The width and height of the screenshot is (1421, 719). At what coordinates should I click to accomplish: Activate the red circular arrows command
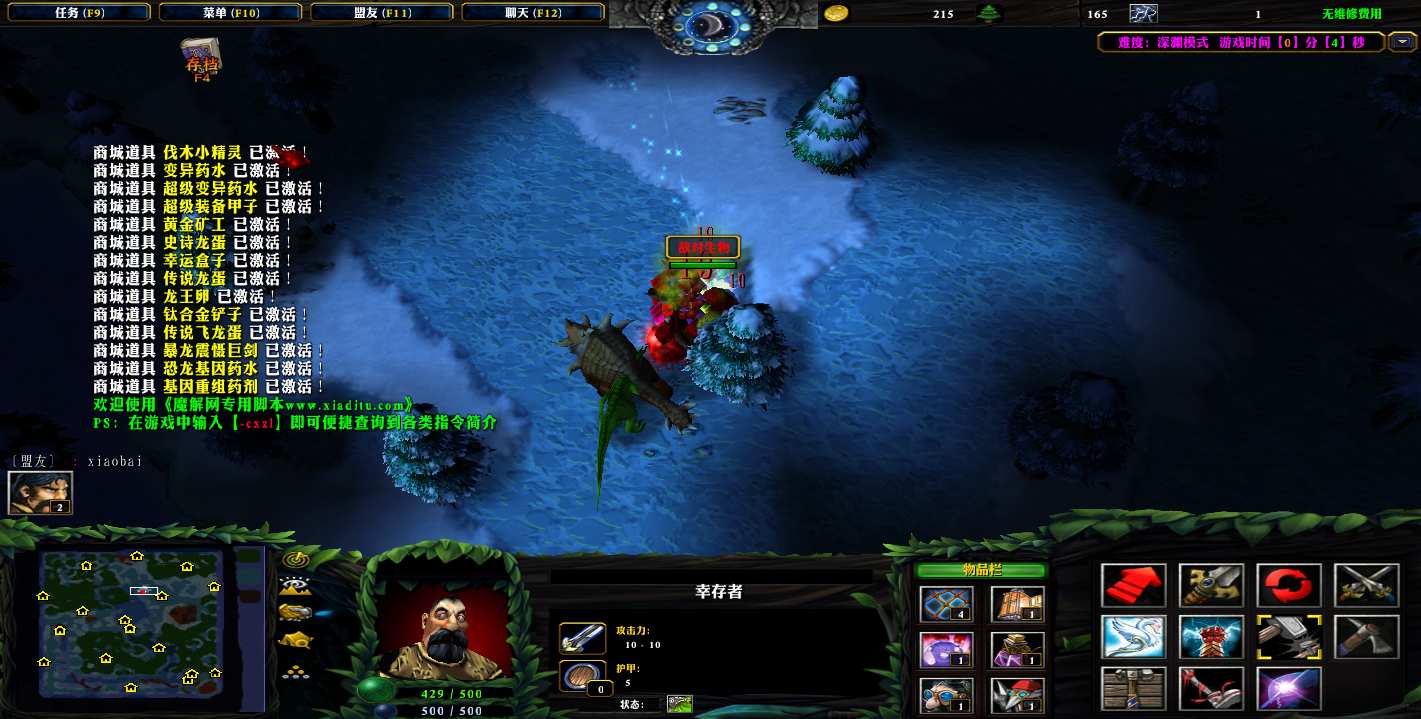[1289, 586]
